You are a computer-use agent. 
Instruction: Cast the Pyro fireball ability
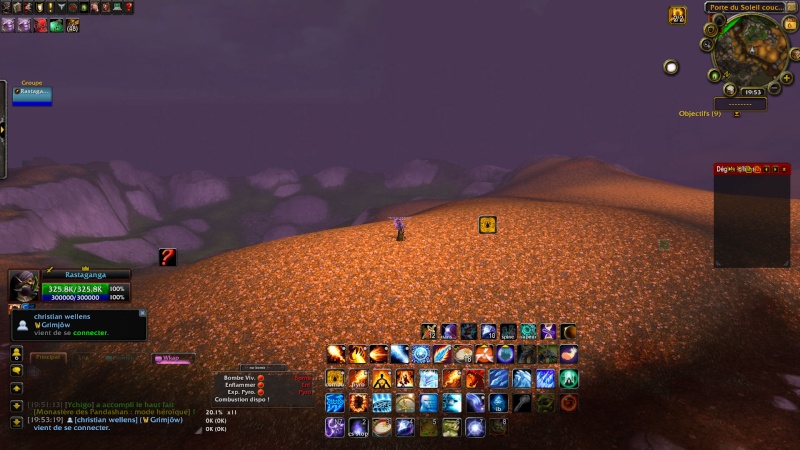(x=357, y=379)
